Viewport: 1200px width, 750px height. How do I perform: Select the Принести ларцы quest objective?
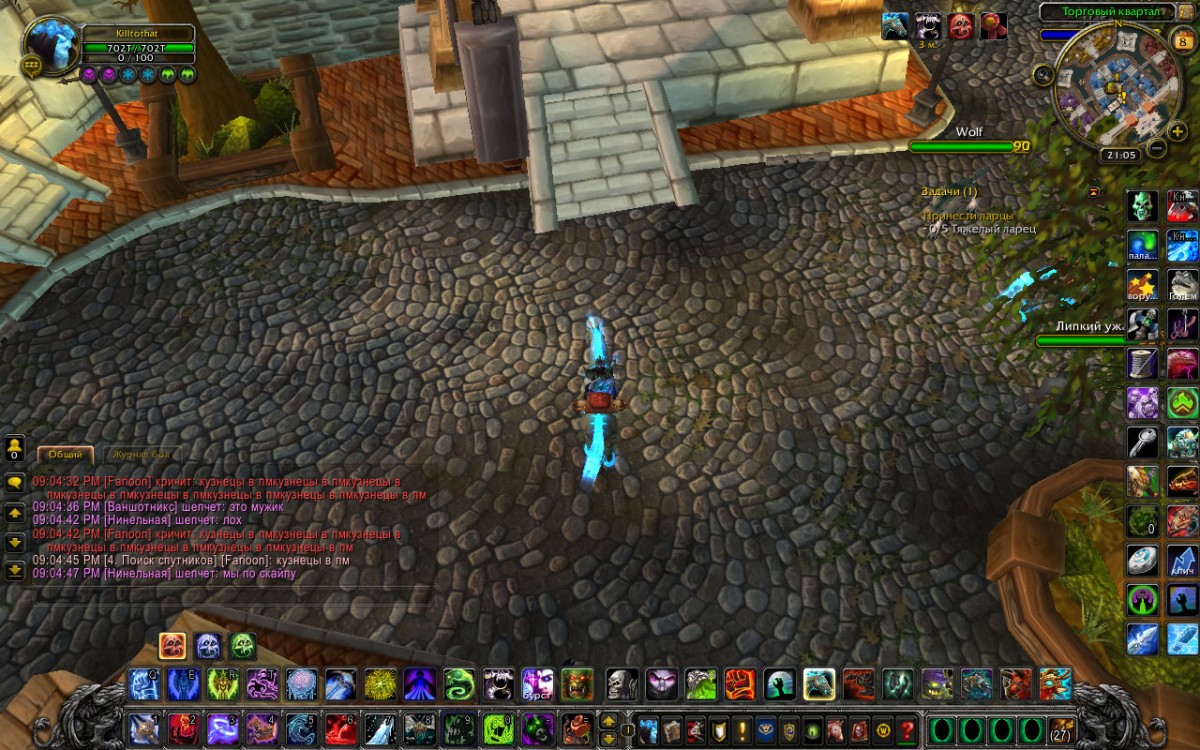(x=968, y=215)
